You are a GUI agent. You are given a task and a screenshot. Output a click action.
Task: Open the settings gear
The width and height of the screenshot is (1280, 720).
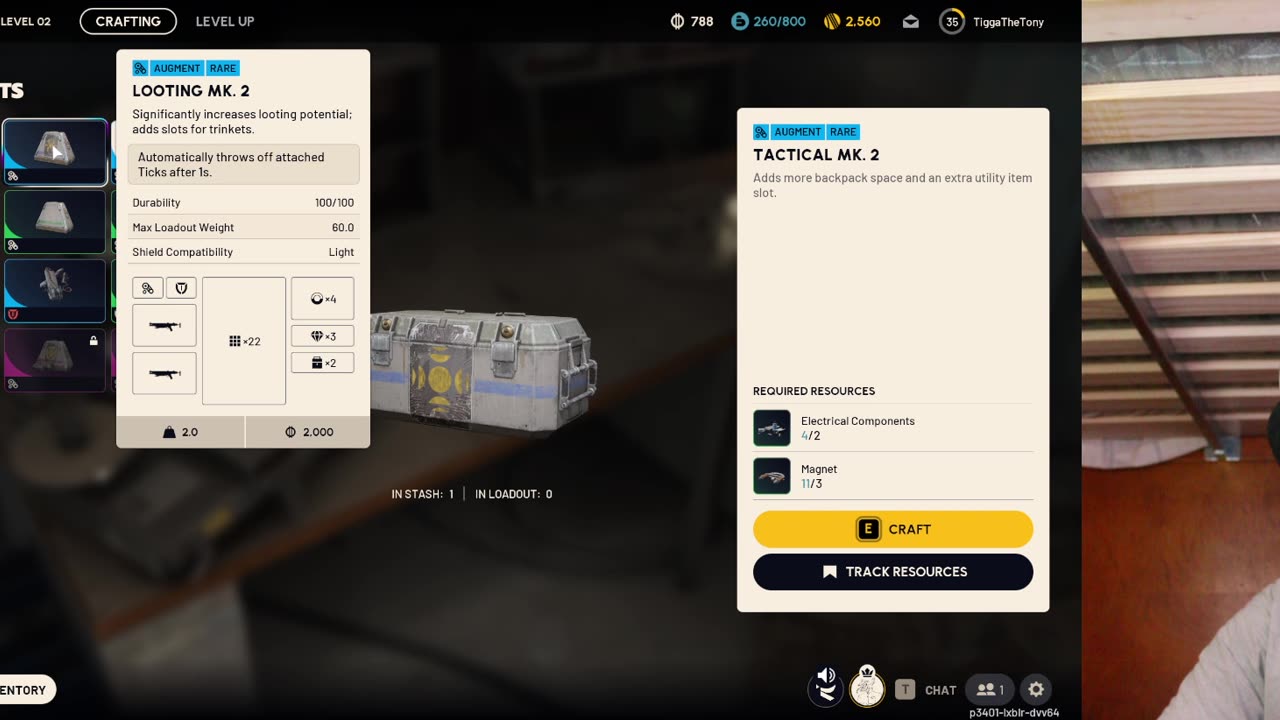[x=1036, y=689]
